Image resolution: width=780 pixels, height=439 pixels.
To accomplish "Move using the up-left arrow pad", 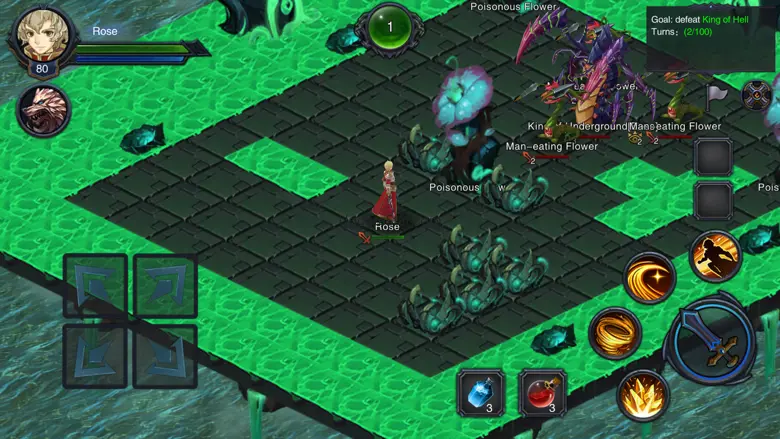I will point(95,285).
